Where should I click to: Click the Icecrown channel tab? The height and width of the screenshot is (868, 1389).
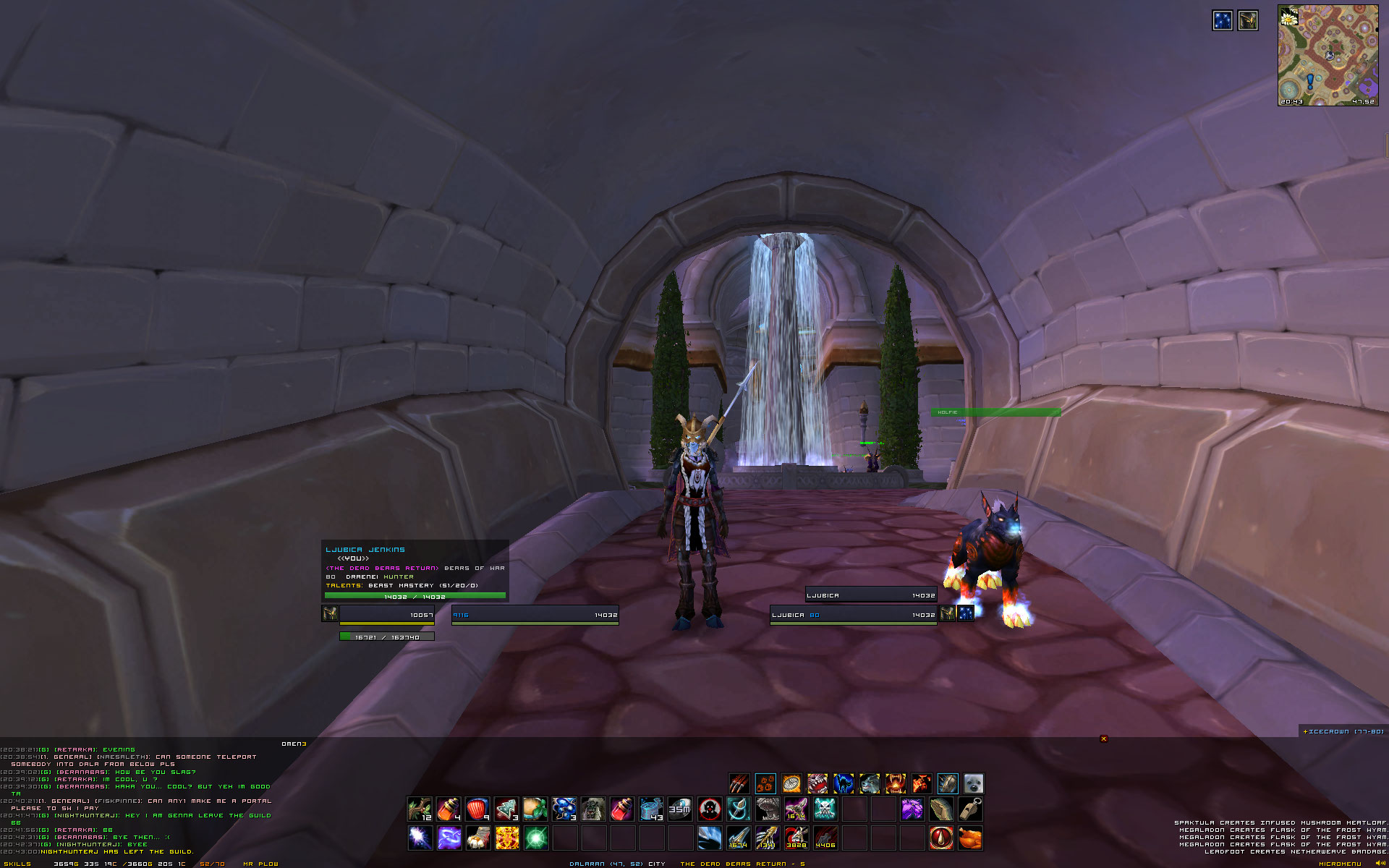coord(1343,731)
